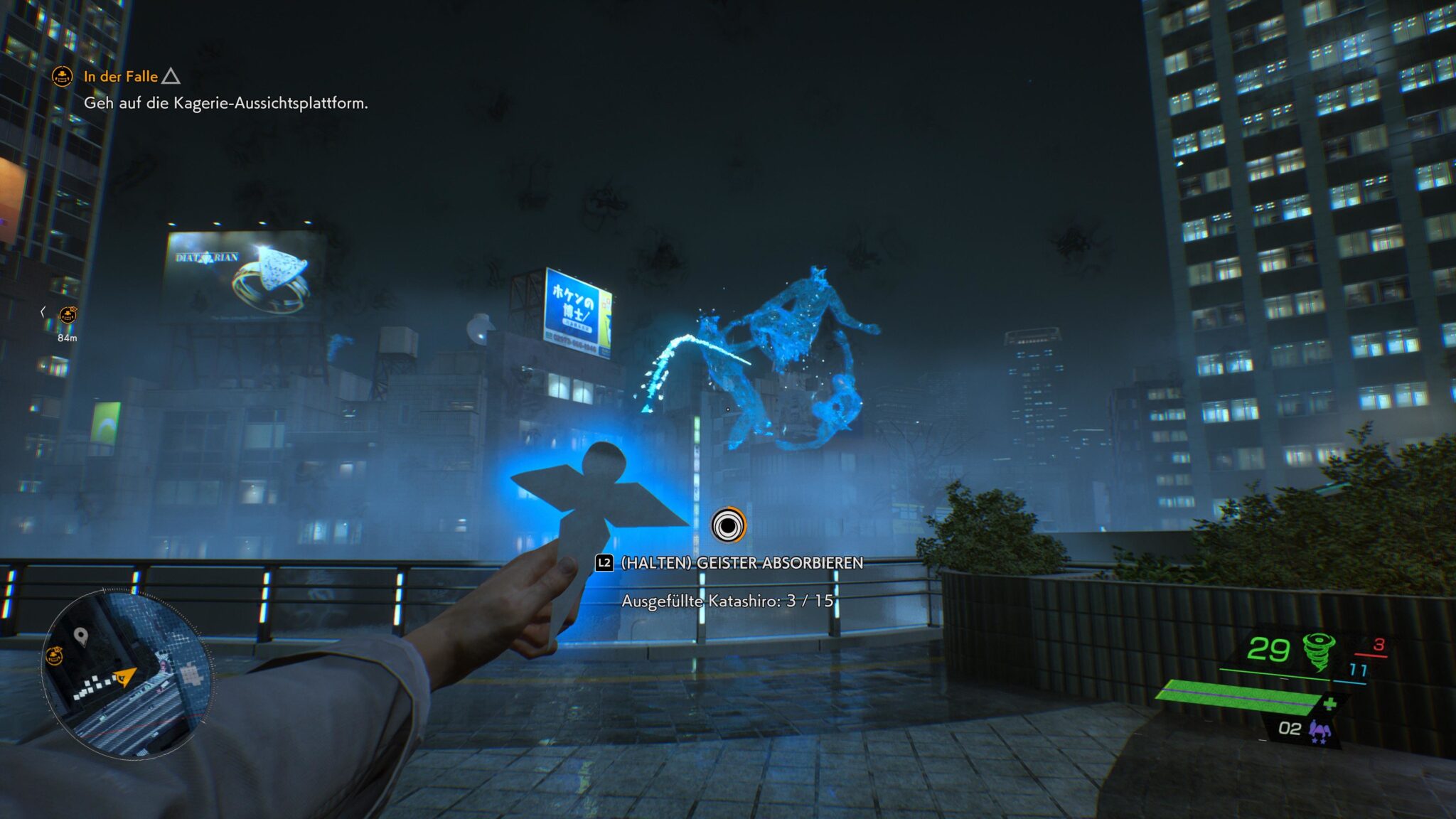Click the orange player arrow on the minimap
1456x819 pixels.
[x=126, y=676]
